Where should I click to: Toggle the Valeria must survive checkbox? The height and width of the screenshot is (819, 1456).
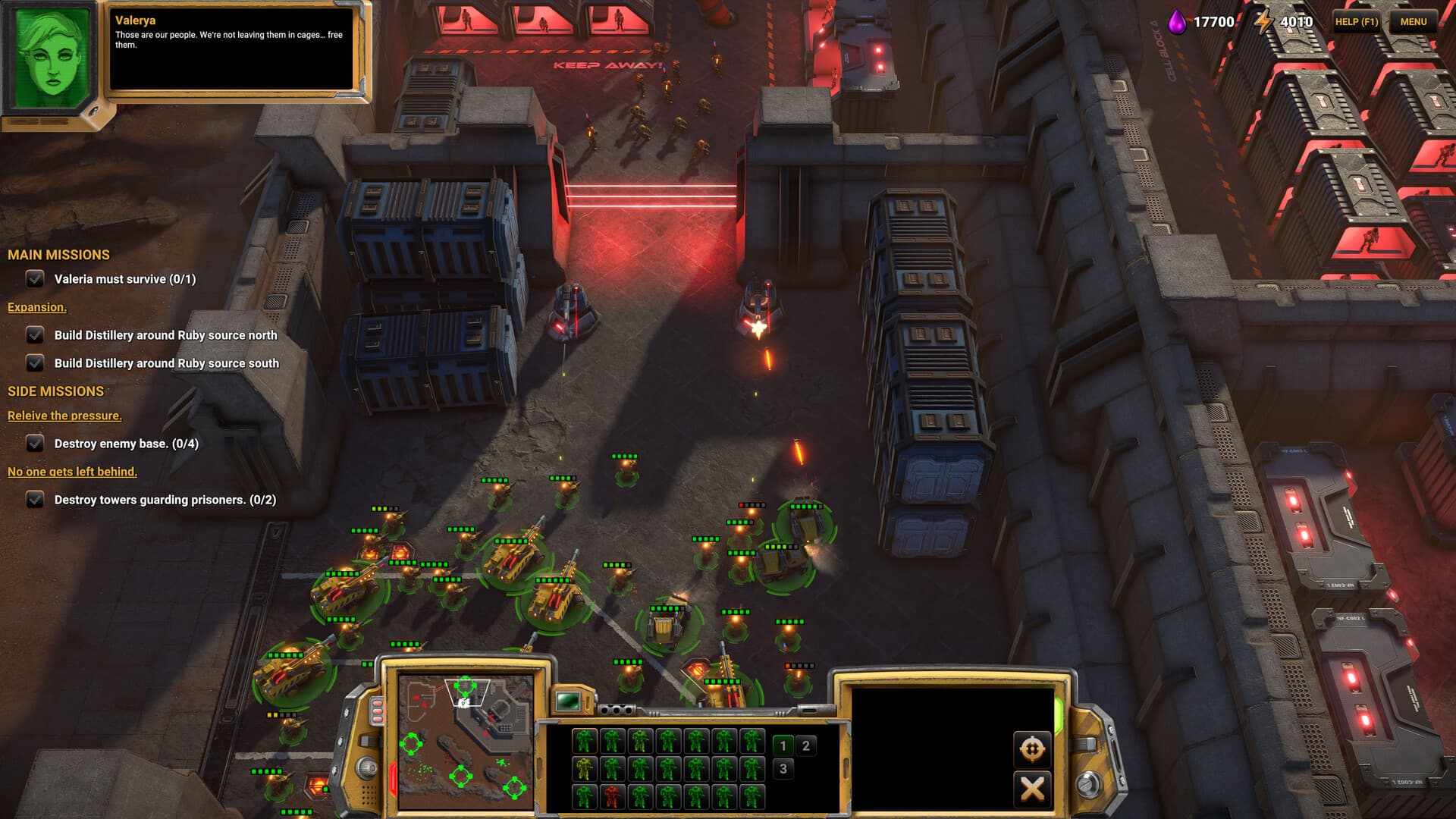tap(35, 279)
